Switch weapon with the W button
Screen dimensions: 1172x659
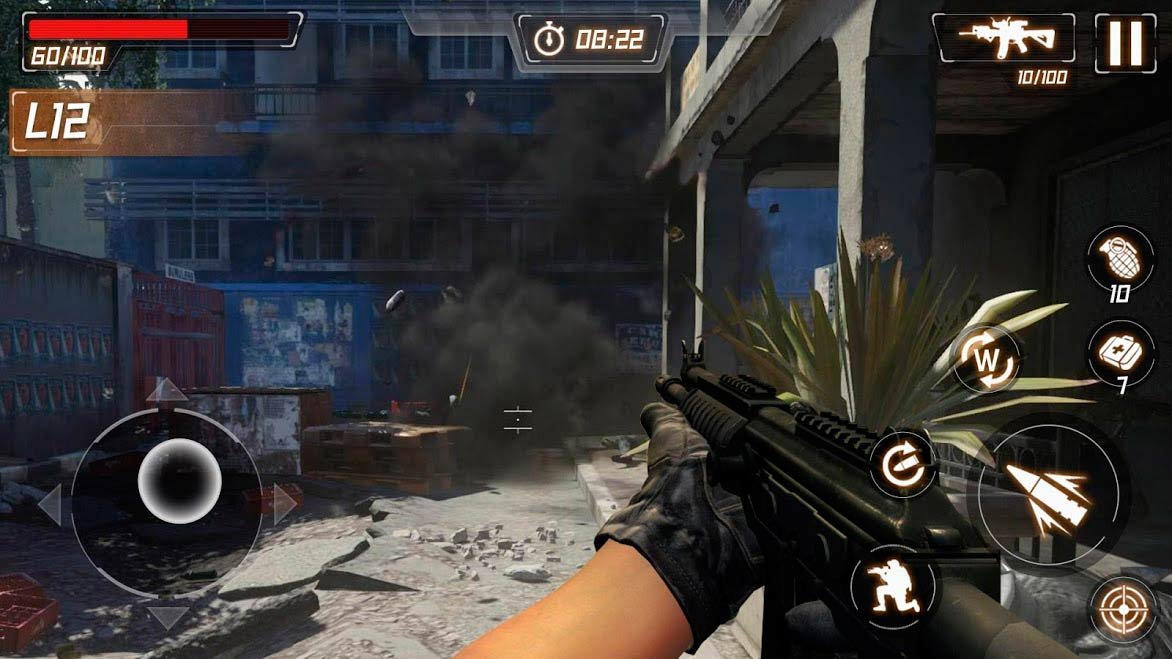[986, 358]
